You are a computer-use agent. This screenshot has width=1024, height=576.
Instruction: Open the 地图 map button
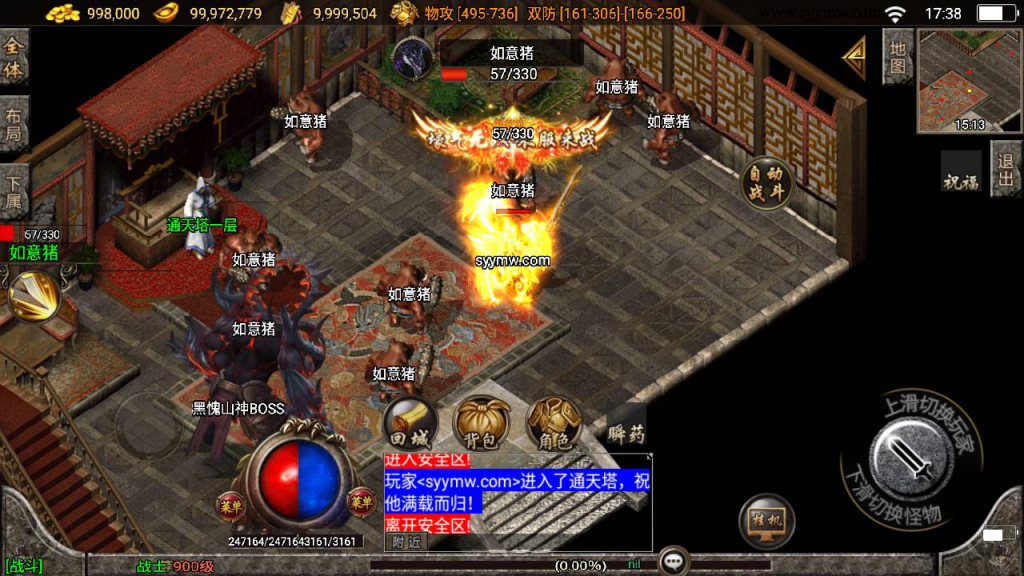pos(897,56)
